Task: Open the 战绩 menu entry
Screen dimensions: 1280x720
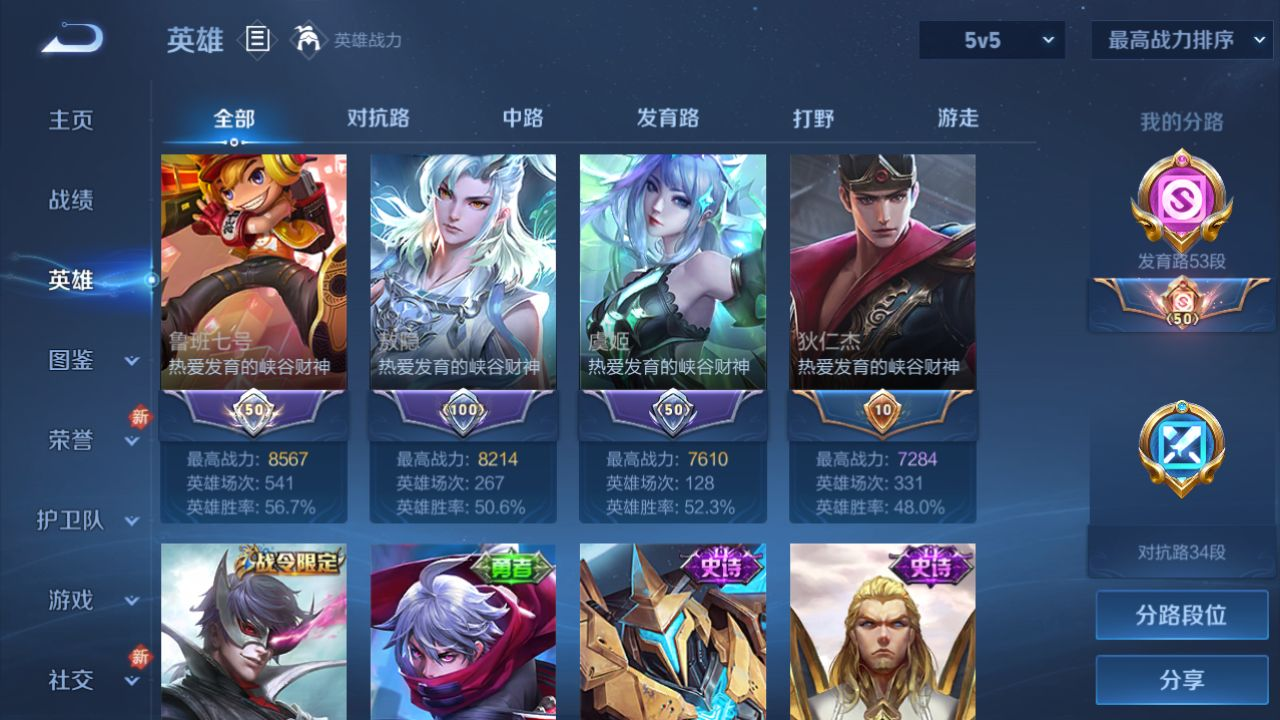Action: click(x=71, y=200)
